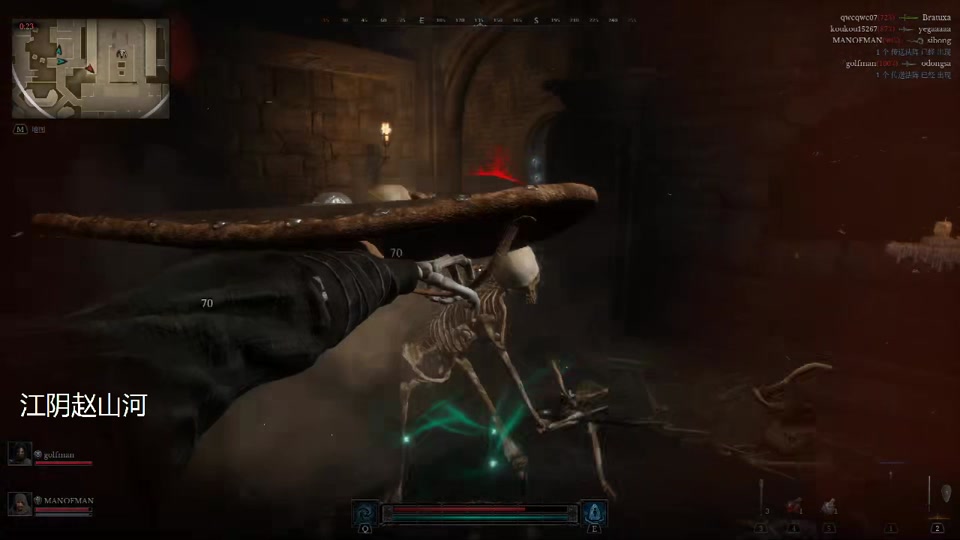Activate the hooded figure skill icon
Image resolution: width=960 pixels, height=540 pixels.
pos(594,512)
